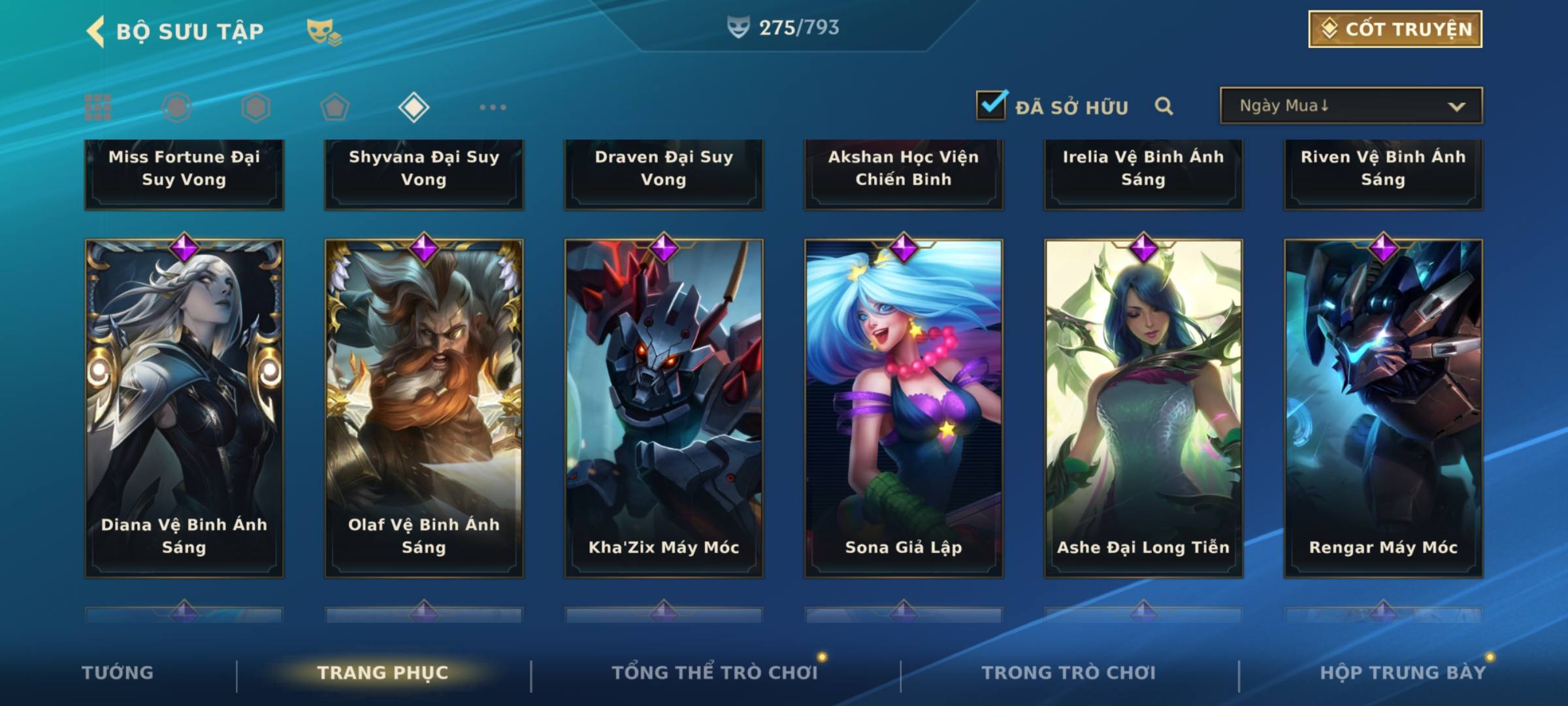This screenshot has width=1568, height=706.
Task: Select the grid all-rarities filter icon
Action: [x=98, y=107]
